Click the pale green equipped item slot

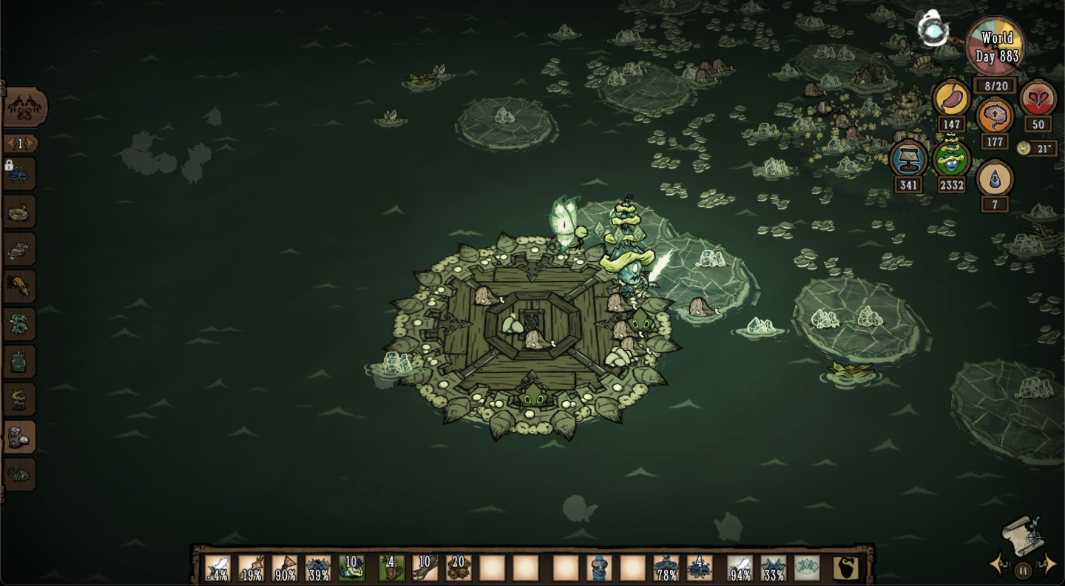(807, 568)
